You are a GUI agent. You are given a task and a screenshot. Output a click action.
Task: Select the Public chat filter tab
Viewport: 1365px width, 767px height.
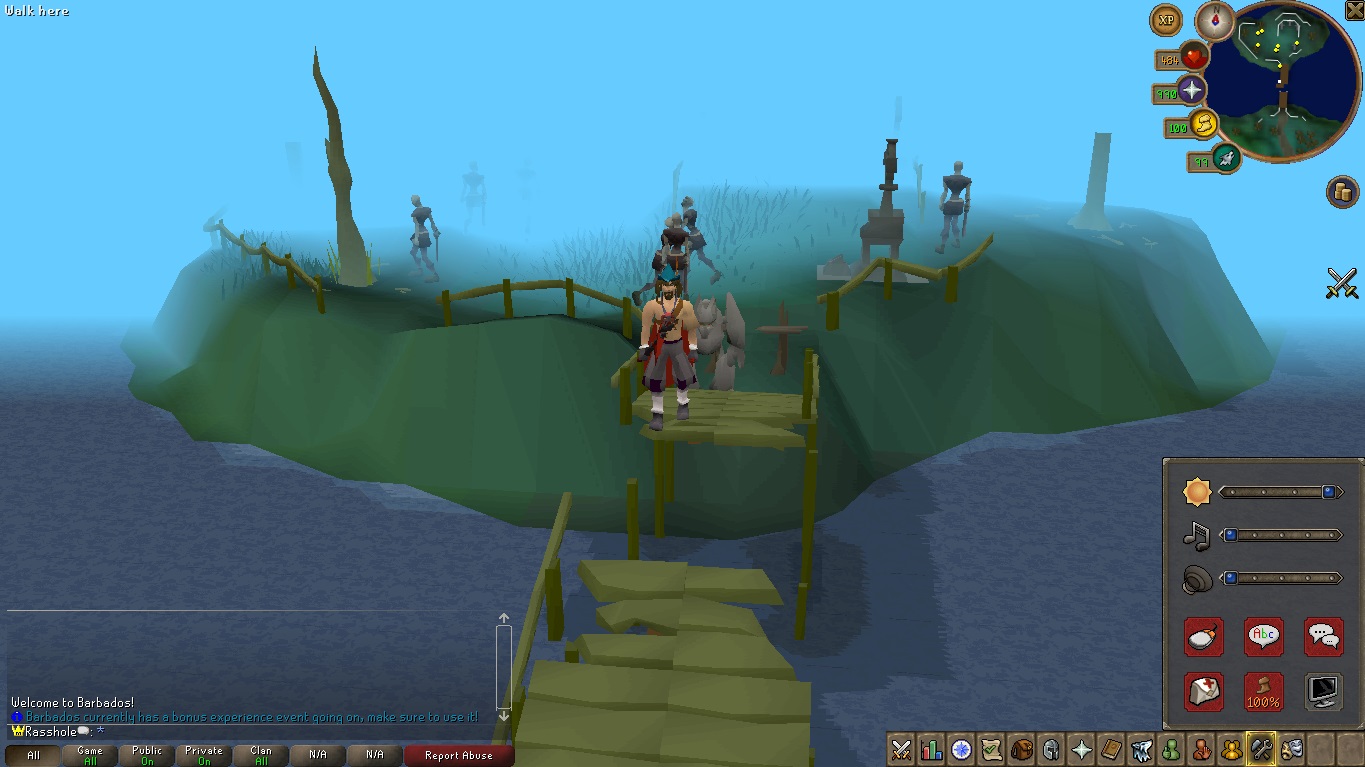pos(147,755)
